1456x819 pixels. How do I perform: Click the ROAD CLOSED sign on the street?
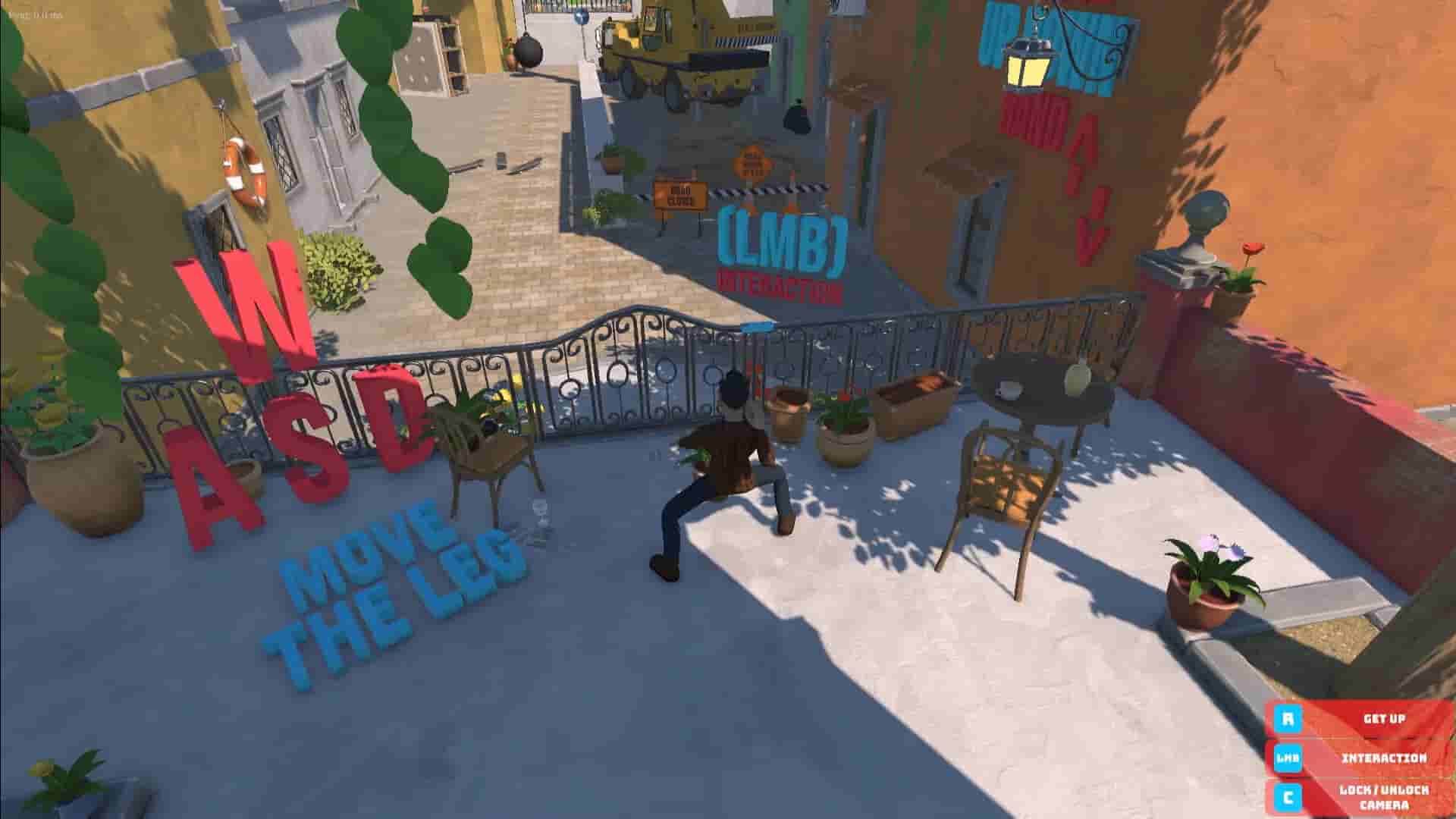pyautogui.click(x=681, y=196)
